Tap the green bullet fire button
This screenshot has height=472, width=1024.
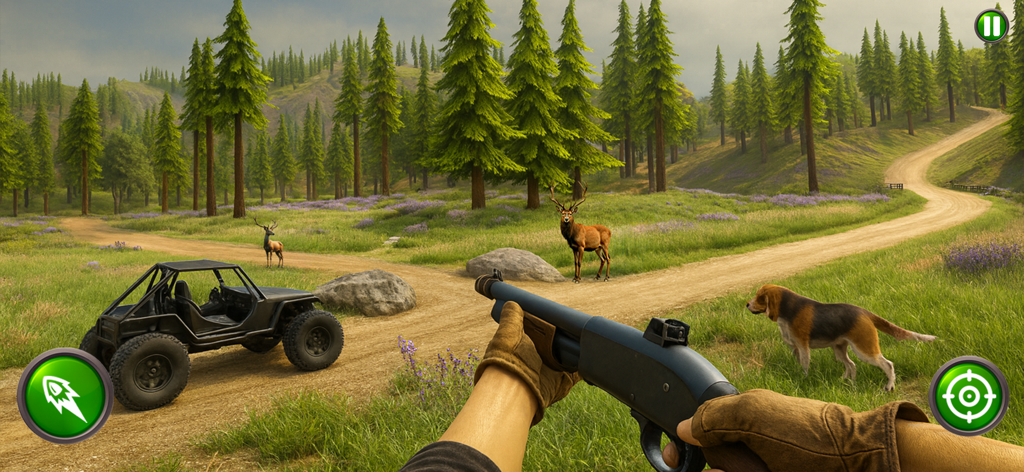click(x=65, y=395)
